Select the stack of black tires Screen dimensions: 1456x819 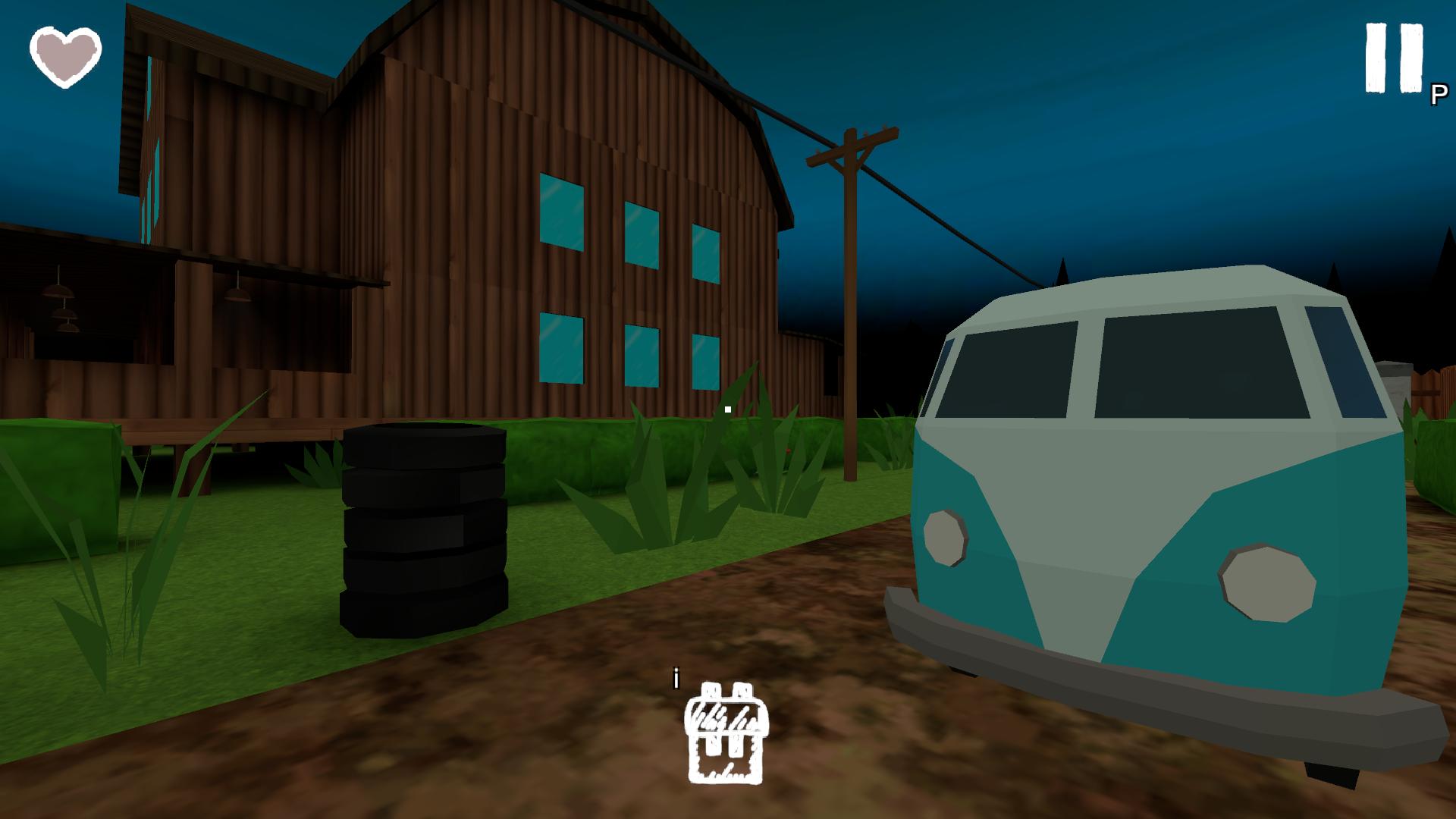point(425,531)
